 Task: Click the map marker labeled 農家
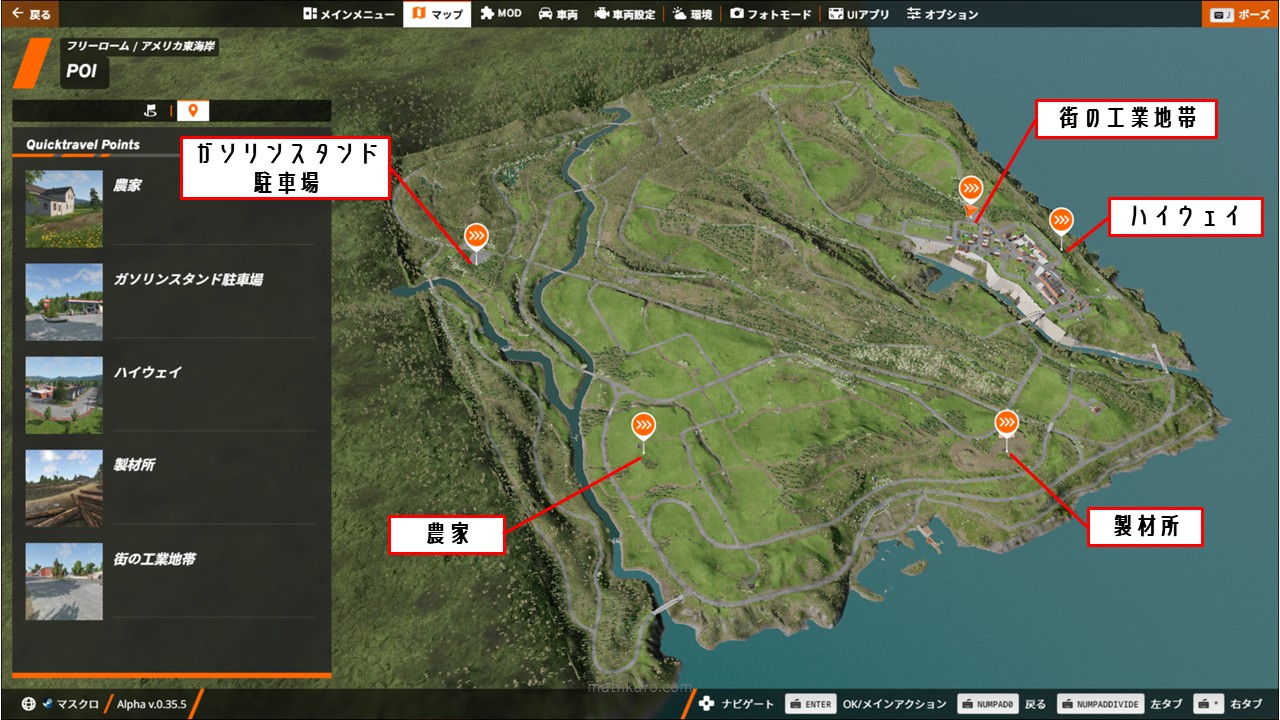click(x=643, y=426)
